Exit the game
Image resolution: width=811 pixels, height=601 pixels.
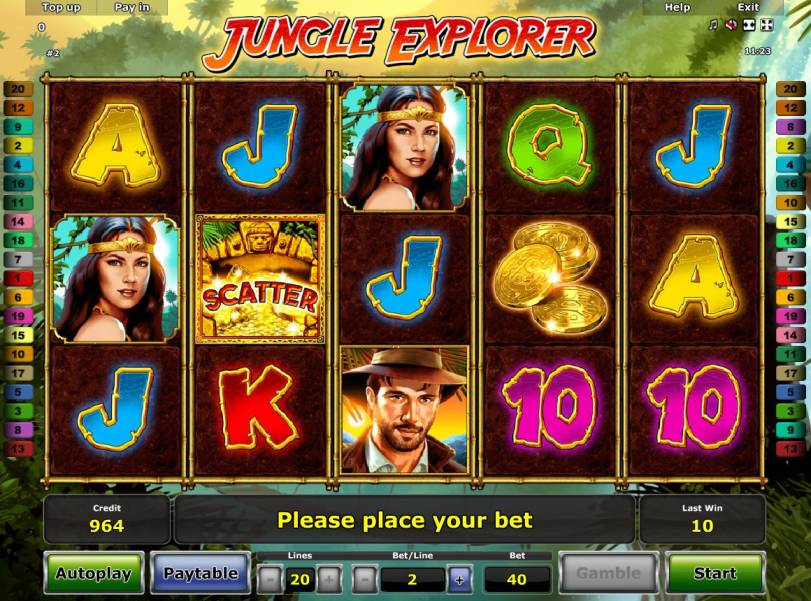[x=748, y=7]
